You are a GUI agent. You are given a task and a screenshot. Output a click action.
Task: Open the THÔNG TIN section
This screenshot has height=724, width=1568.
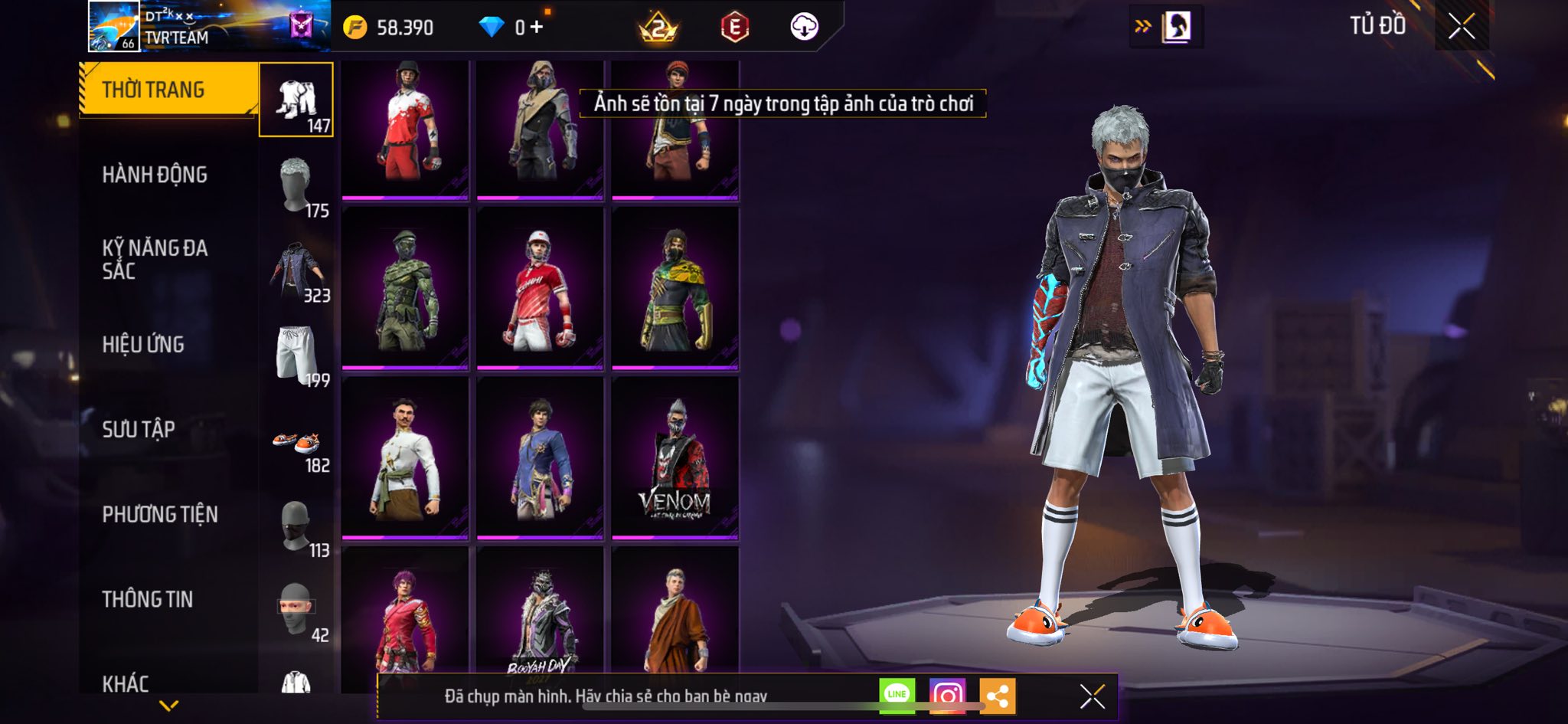[148, 599]
